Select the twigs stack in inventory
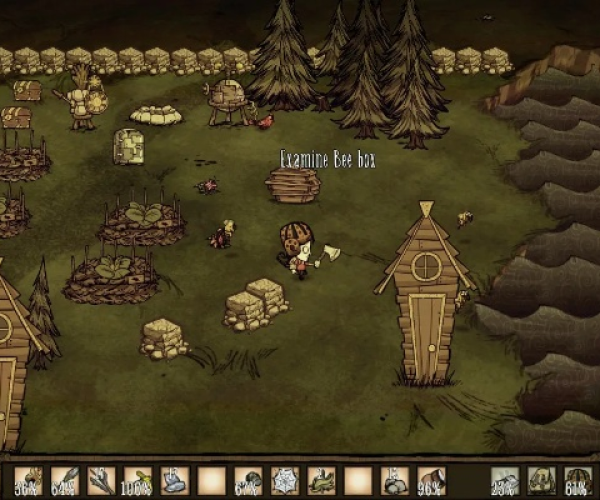 coord(101,482)
